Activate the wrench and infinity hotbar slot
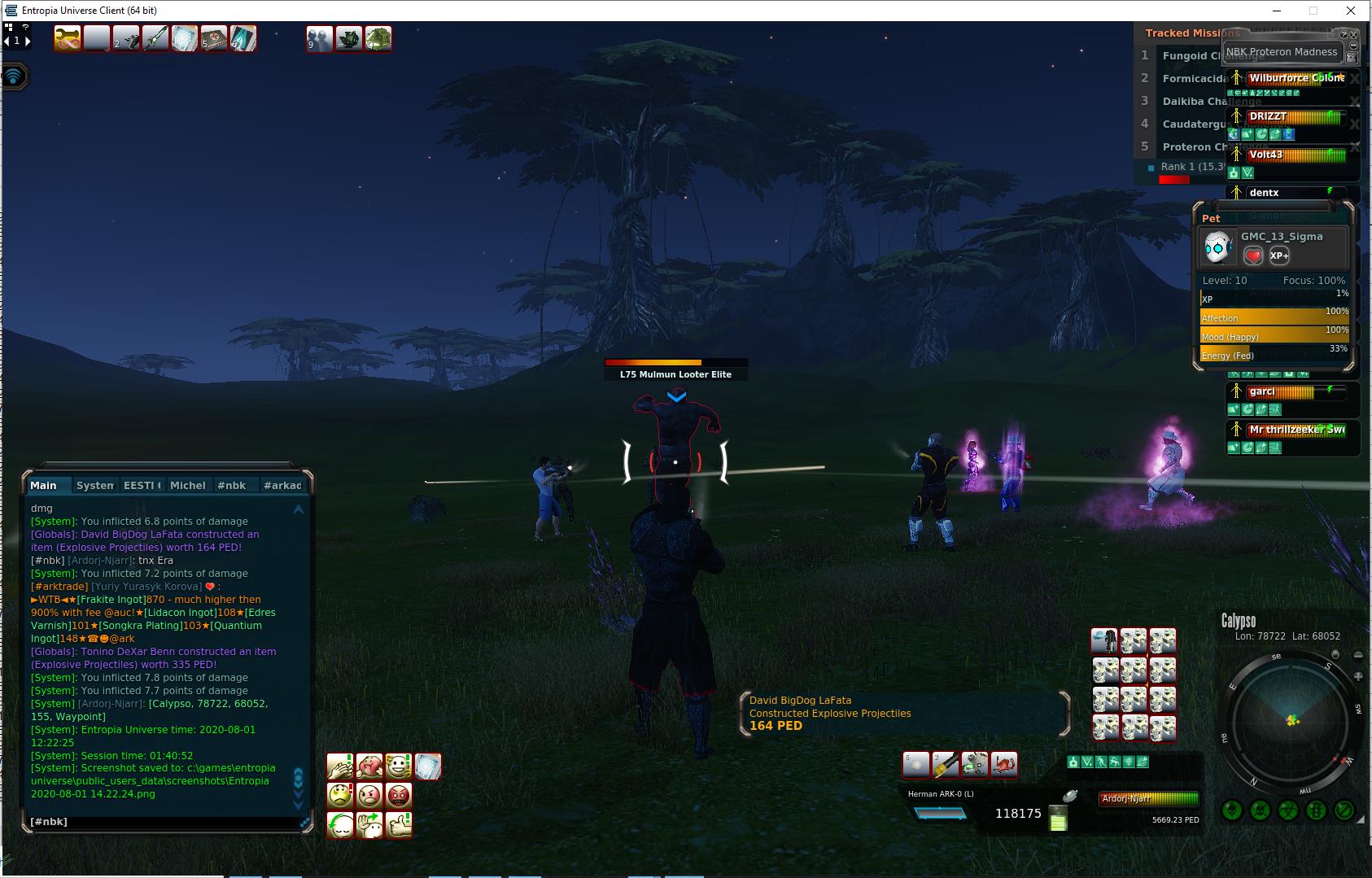Viewport: 1372px width, 878px height. coord(68,38)
